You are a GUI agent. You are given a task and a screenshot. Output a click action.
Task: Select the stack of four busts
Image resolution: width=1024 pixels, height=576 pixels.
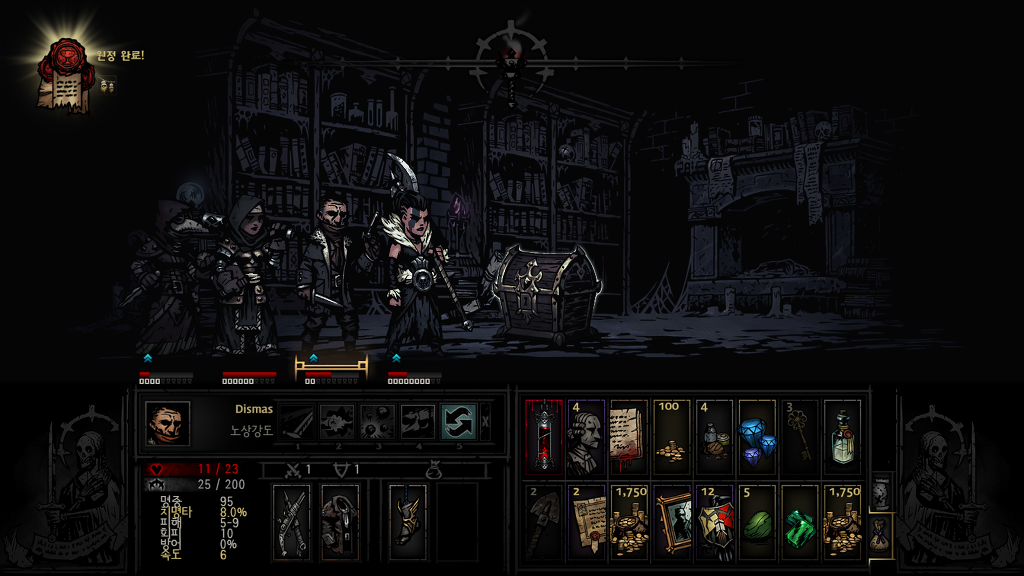pos(586,436)
